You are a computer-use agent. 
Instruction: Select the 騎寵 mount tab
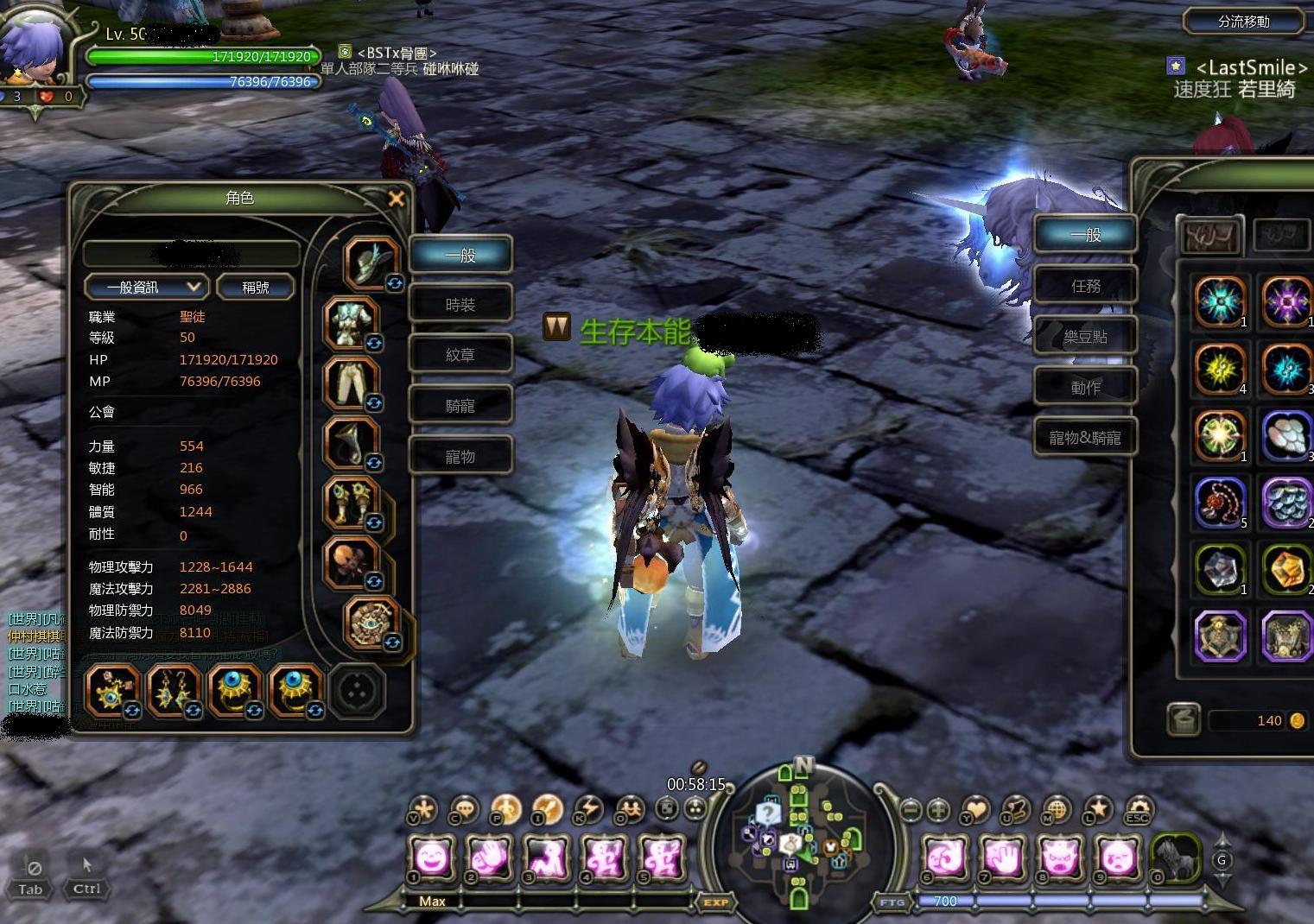pyautogui.click(x=460, y=406)
